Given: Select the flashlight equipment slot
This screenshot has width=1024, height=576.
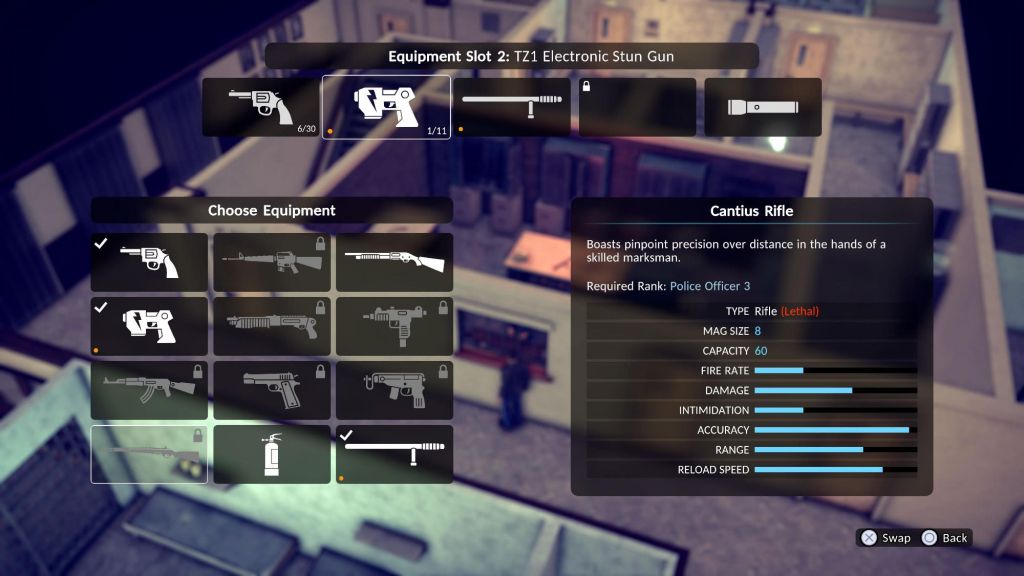Looking at the screenshot, I should [763, 107].
